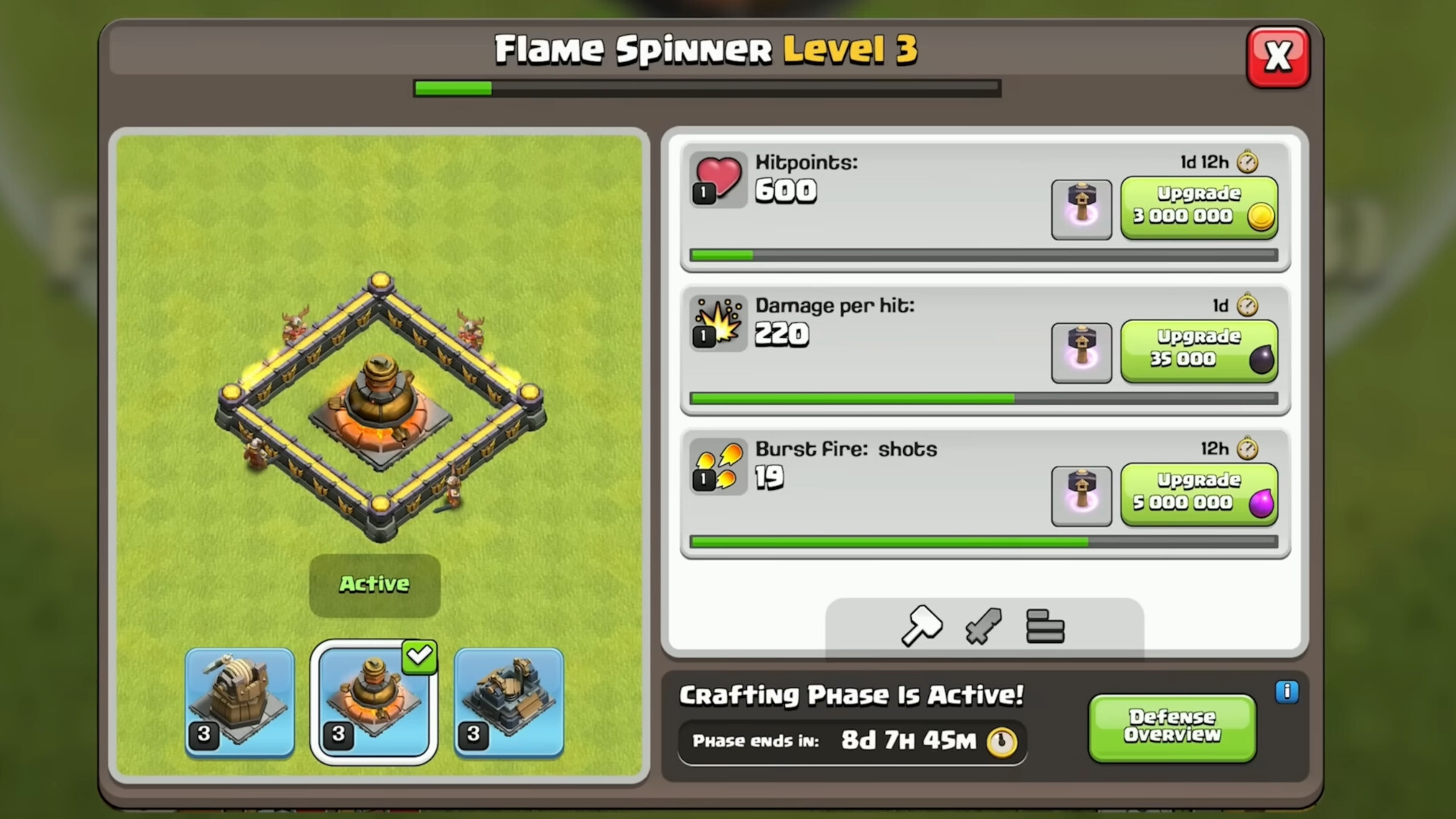Select the sword tab at bottom center
Screen dimensions: 1456x819
[x=984, y=627]
